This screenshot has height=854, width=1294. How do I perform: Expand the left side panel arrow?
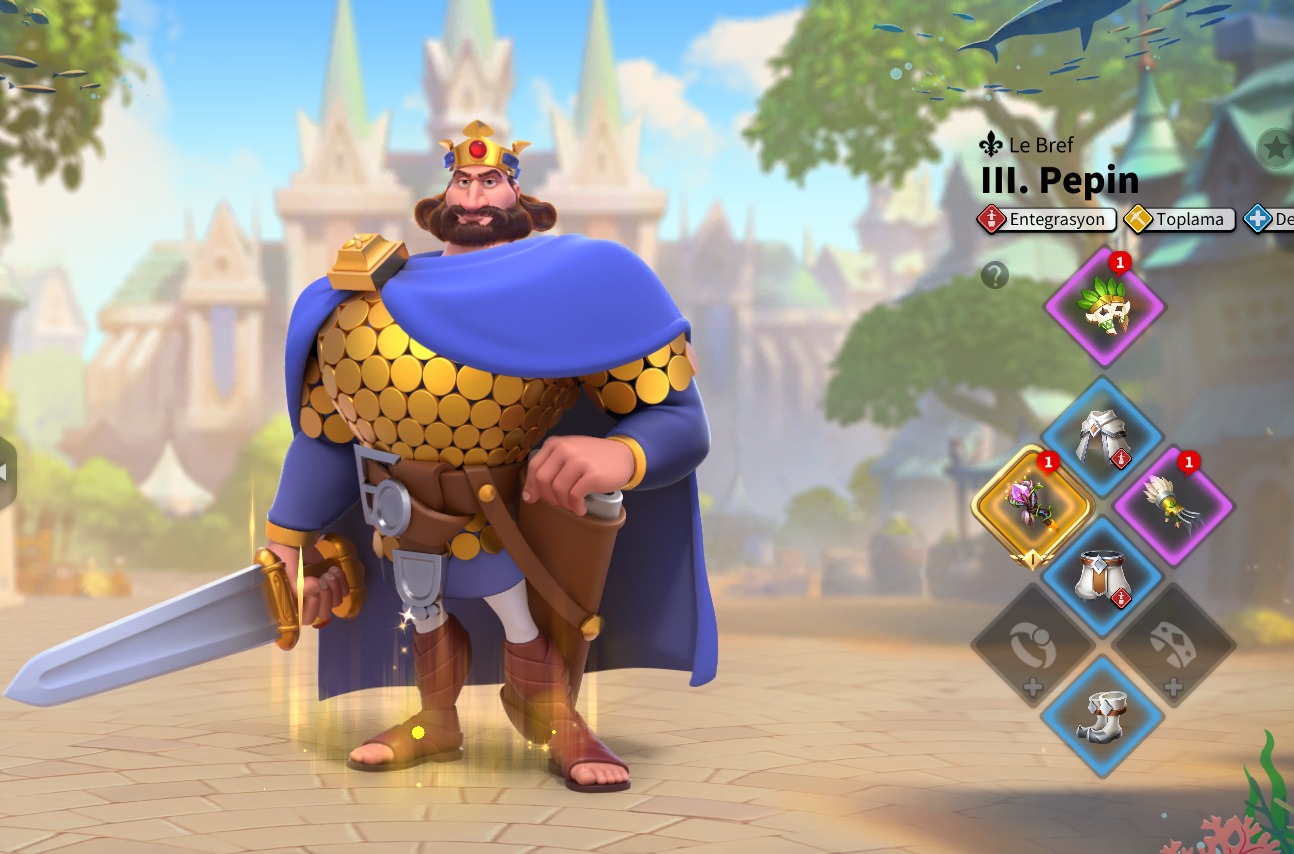click(x=6, y=473)
